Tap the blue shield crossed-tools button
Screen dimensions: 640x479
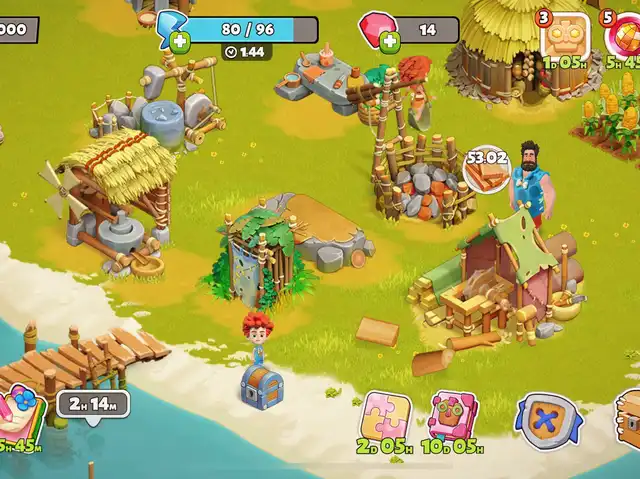click(547, 420)
